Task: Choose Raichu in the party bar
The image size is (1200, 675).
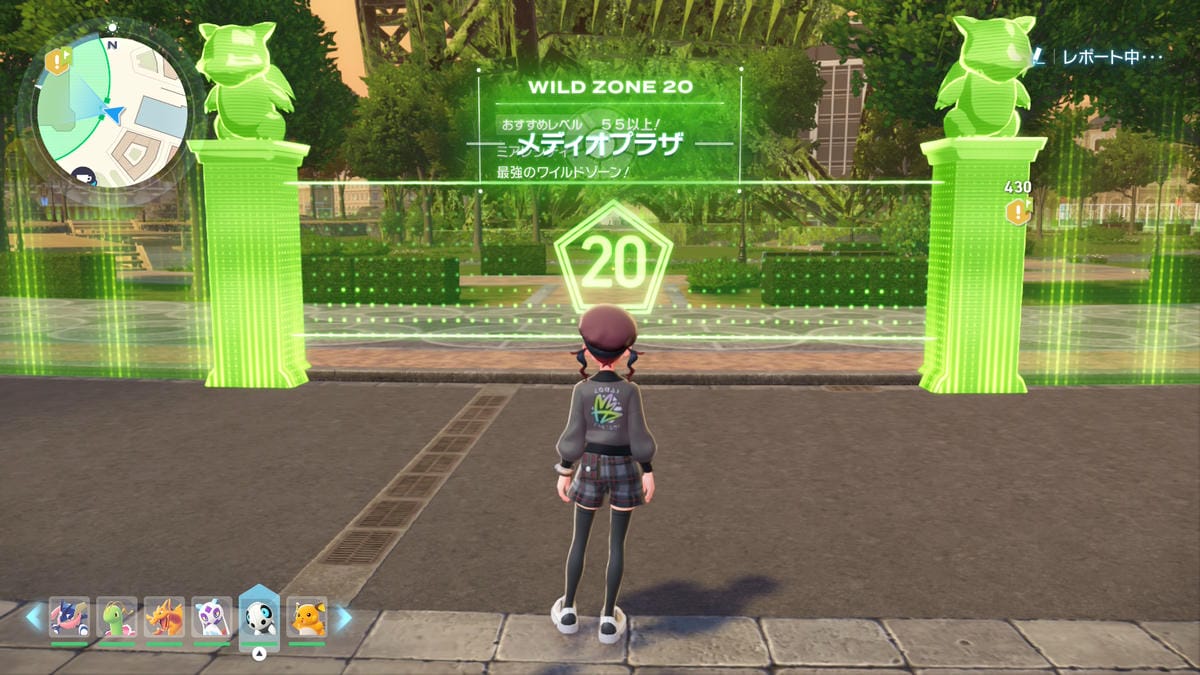Action: [x=307, y=617]
